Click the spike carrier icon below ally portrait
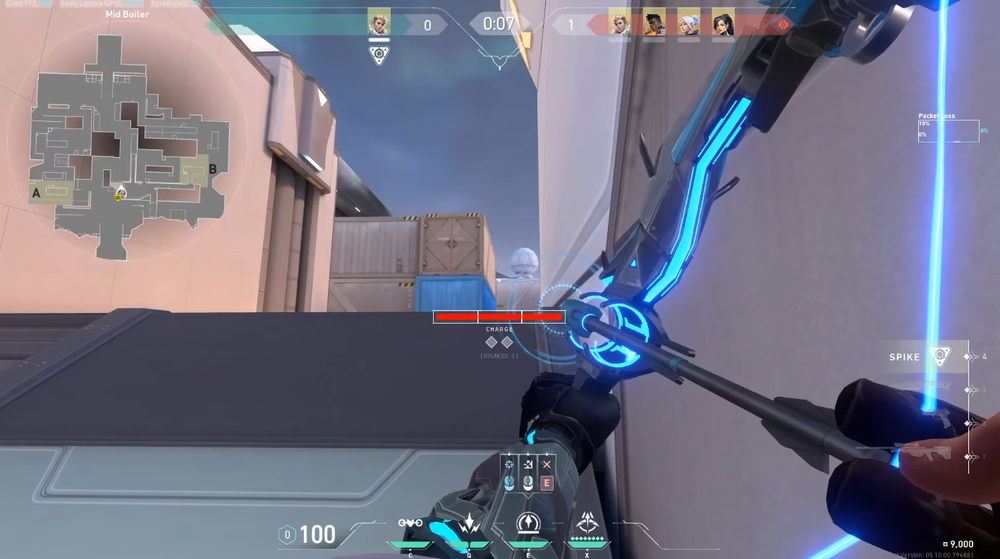Viewport: 1000px width, 559px height. [379, 55]
